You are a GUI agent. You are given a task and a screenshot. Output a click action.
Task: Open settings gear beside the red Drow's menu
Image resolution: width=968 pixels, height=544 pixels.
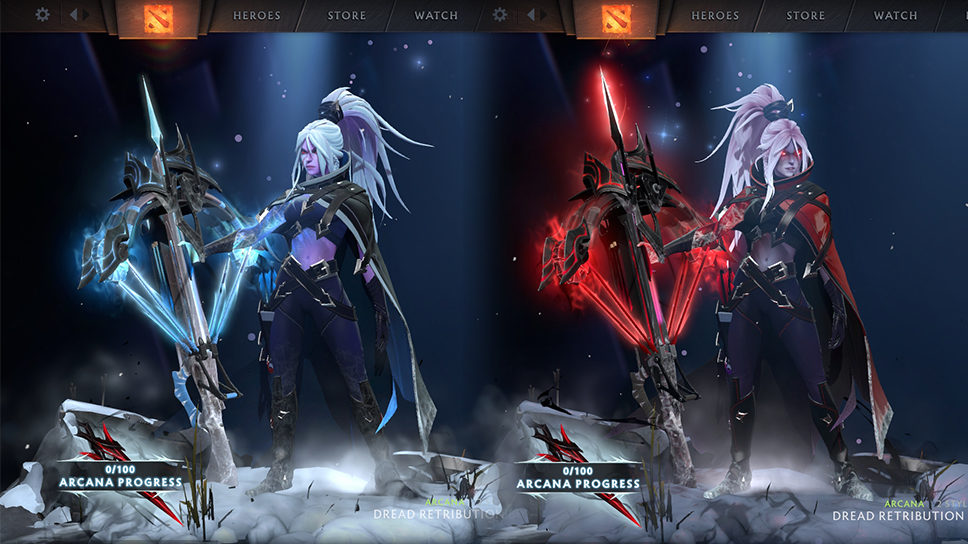pos(501,15)
